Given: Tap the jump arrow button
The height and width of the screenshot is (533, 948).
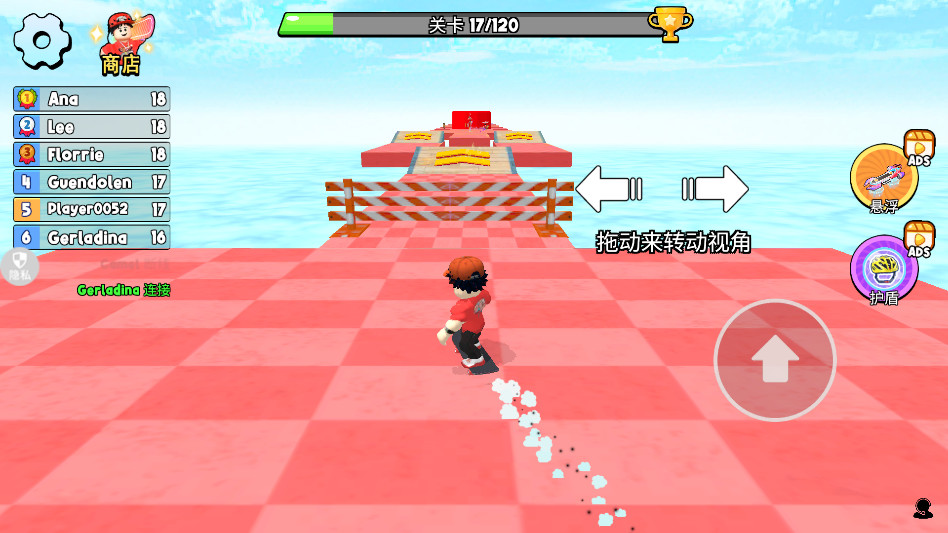Looking at the screenshot, I should [775, 360].
